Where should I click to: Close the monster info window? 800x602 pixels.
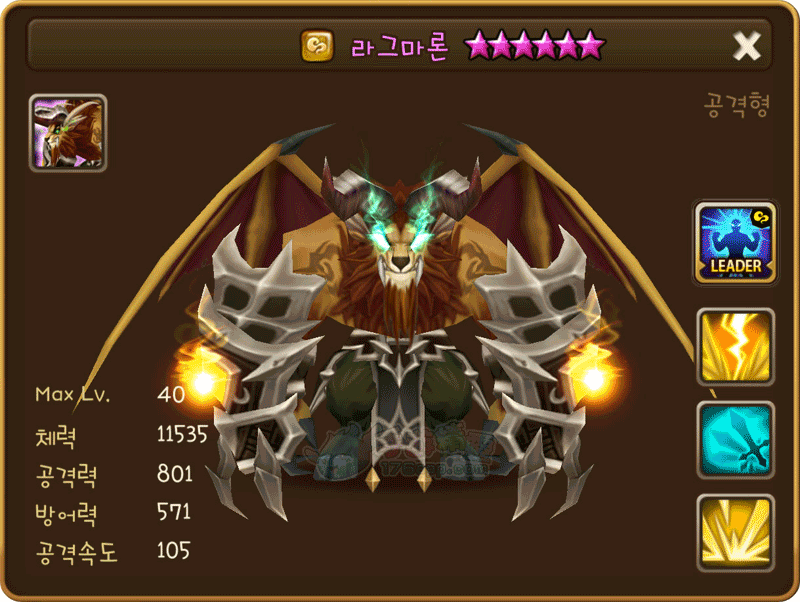pyautogui.click(x=747, y=45)
